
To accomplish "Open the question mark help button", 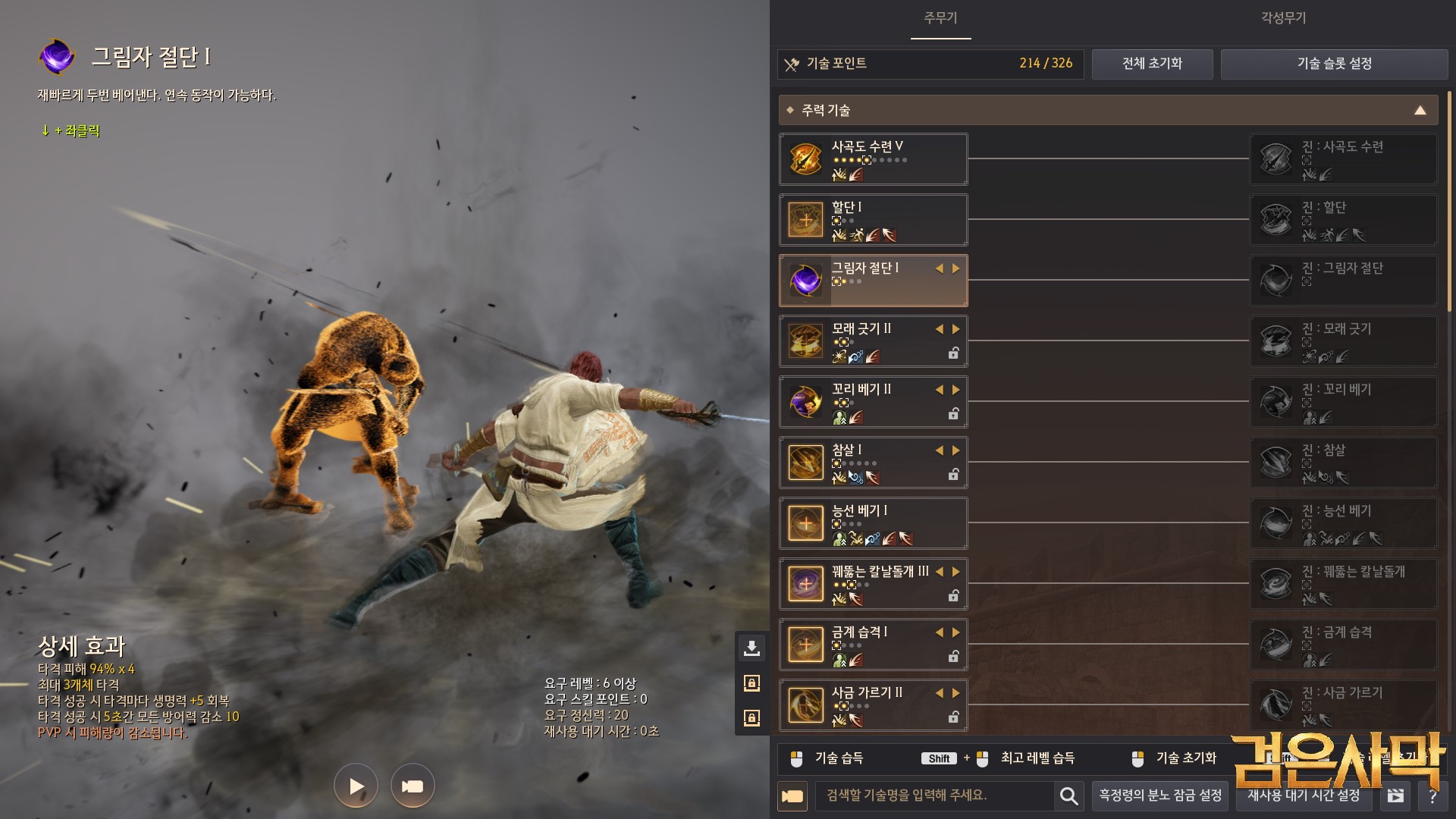I will click(1432, 796).
